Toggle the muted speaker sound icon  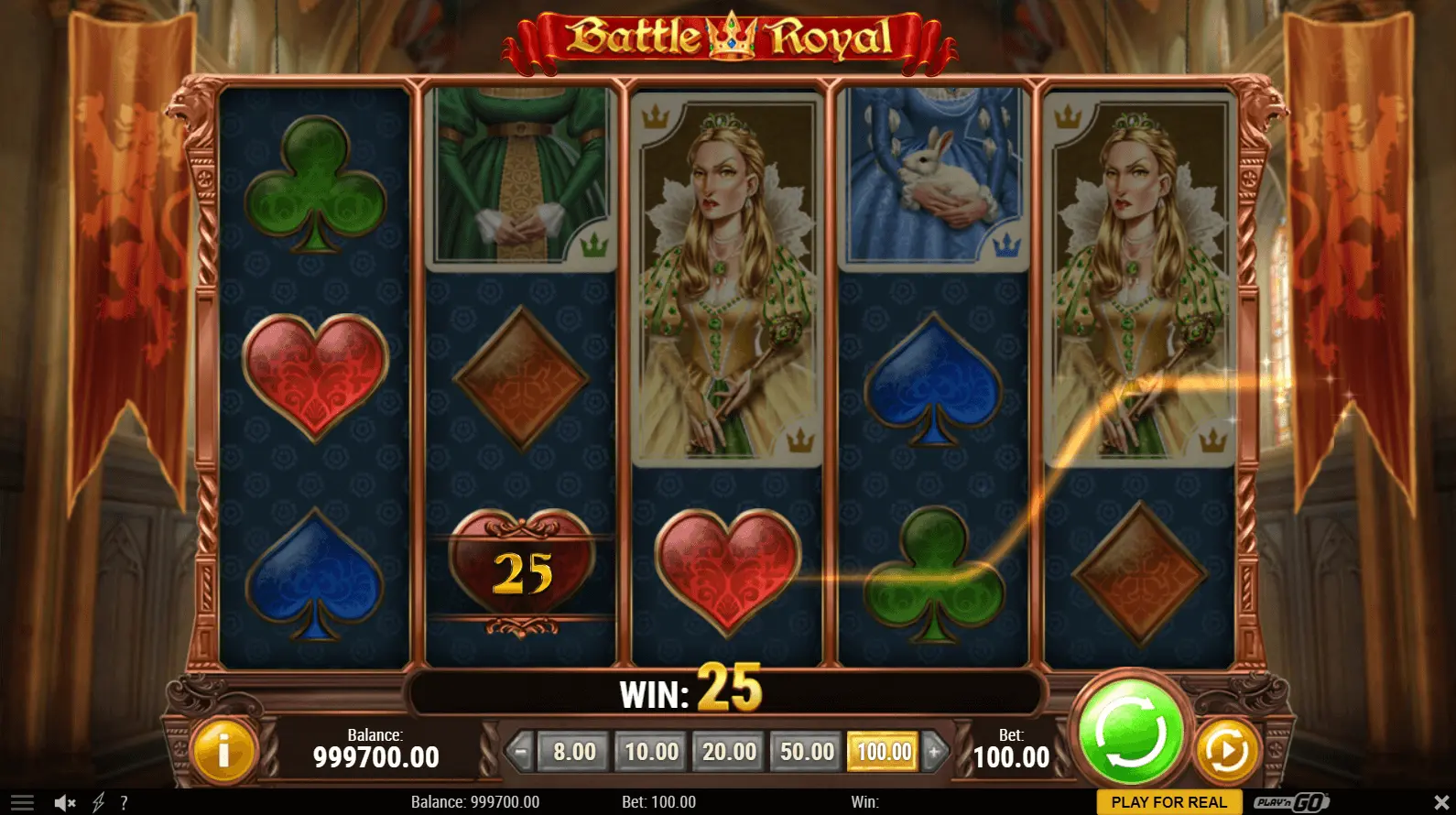tap(64, 803)
